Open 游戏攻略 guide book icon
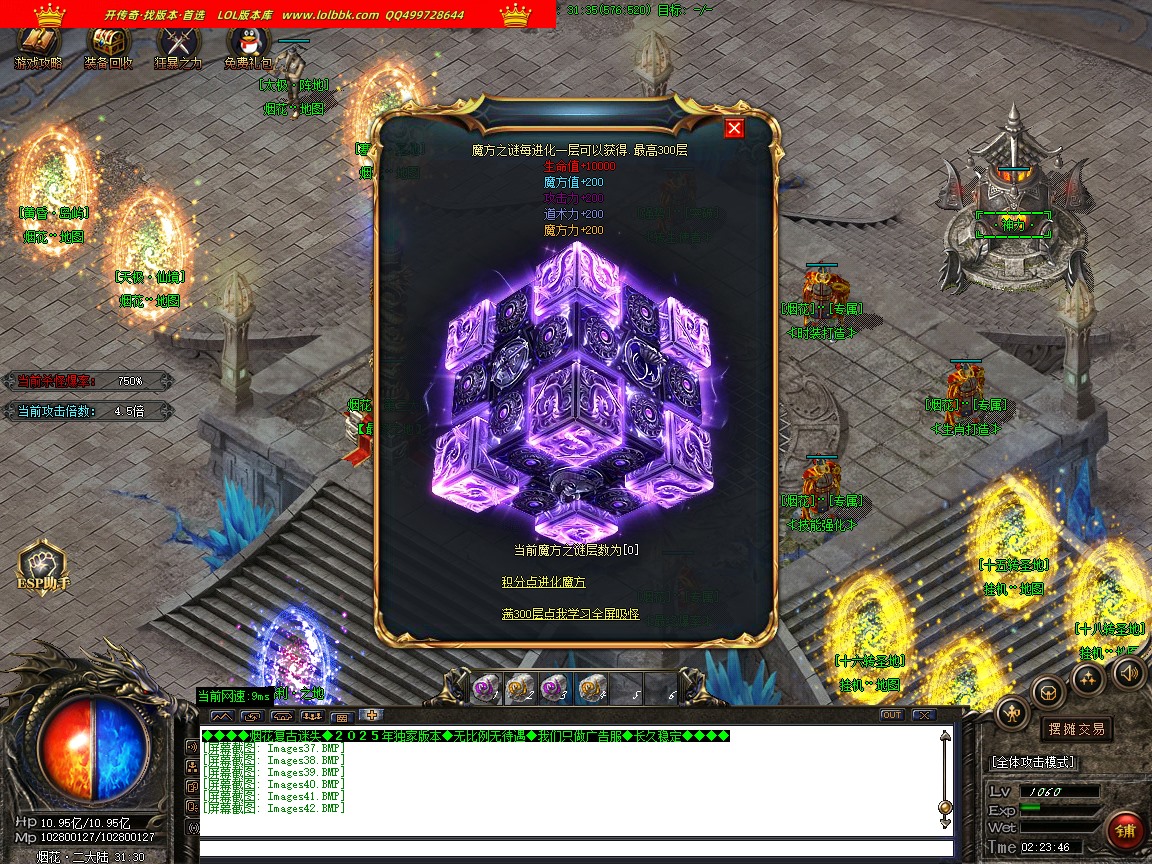 38,44
